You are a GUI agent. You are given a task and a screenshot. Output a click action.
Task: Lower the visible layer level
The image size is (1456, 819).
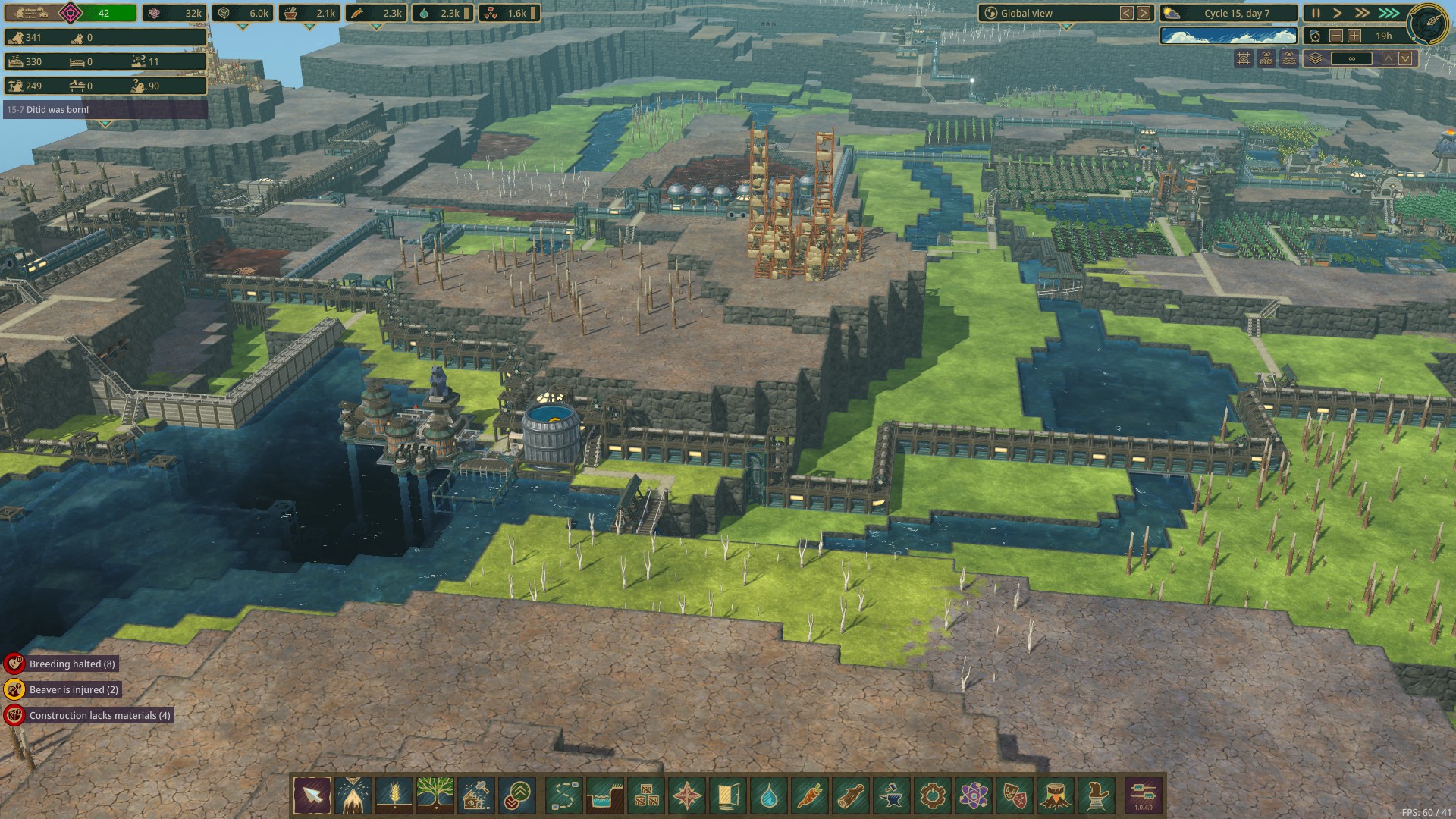tap(1405, 58)
